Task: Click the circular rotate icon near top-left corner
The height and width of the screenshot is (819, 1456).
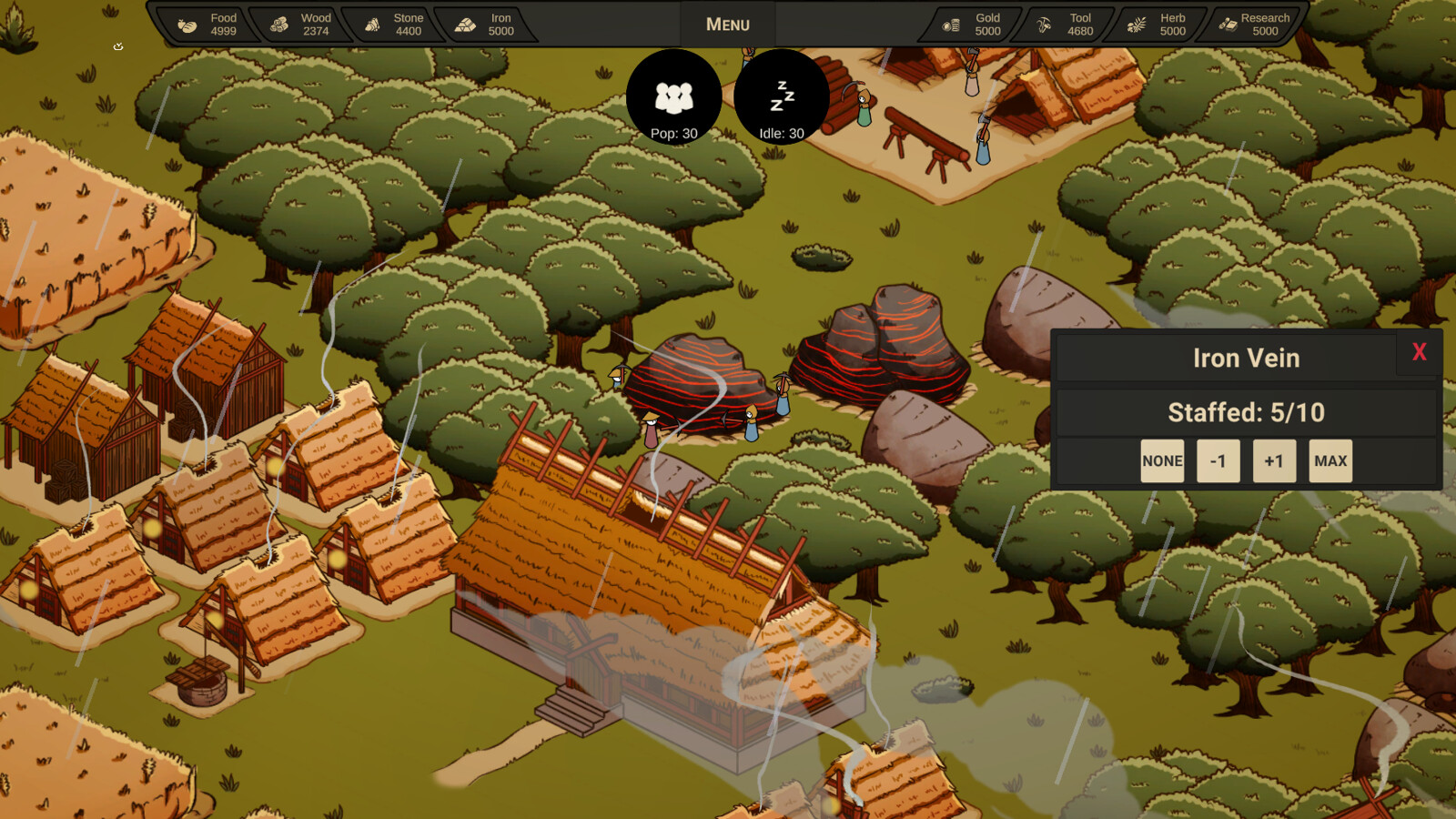Action: point(116,43)
